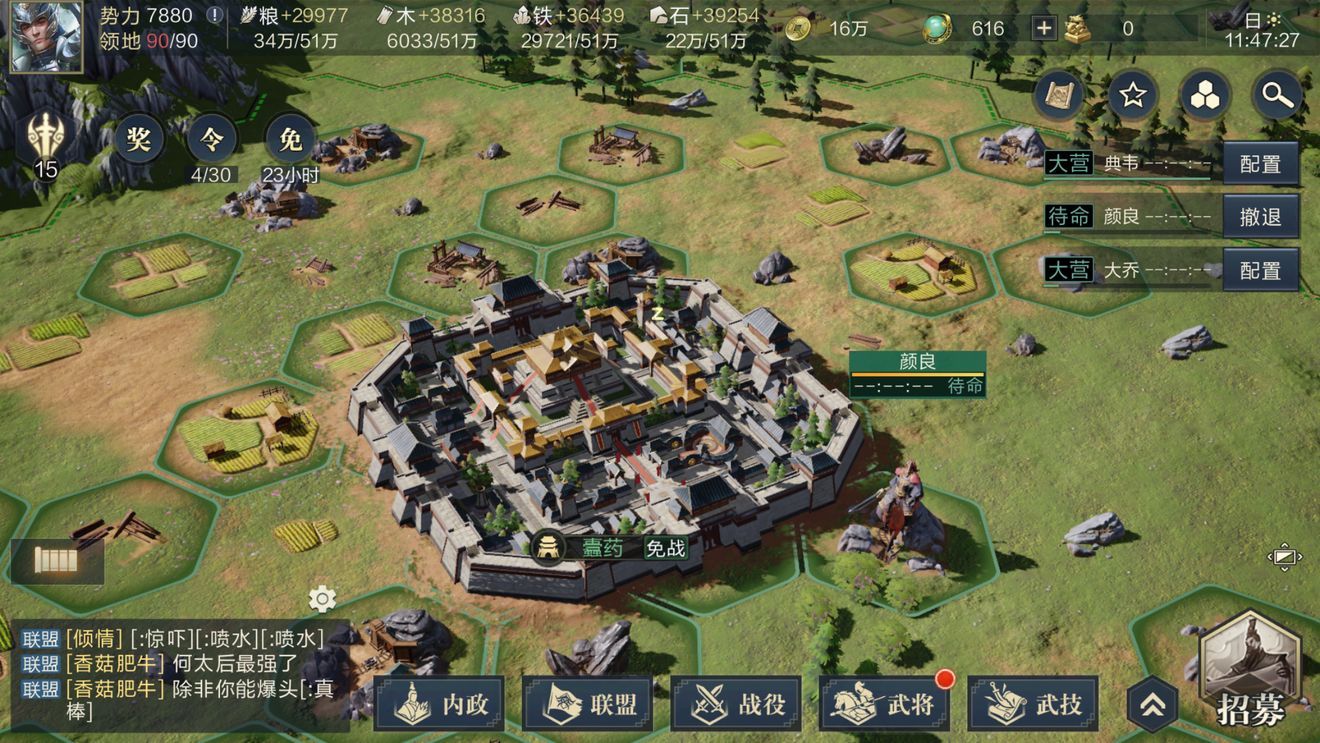
Task: Configure 大乔's army with 配置
Action: pos(1260,270)
